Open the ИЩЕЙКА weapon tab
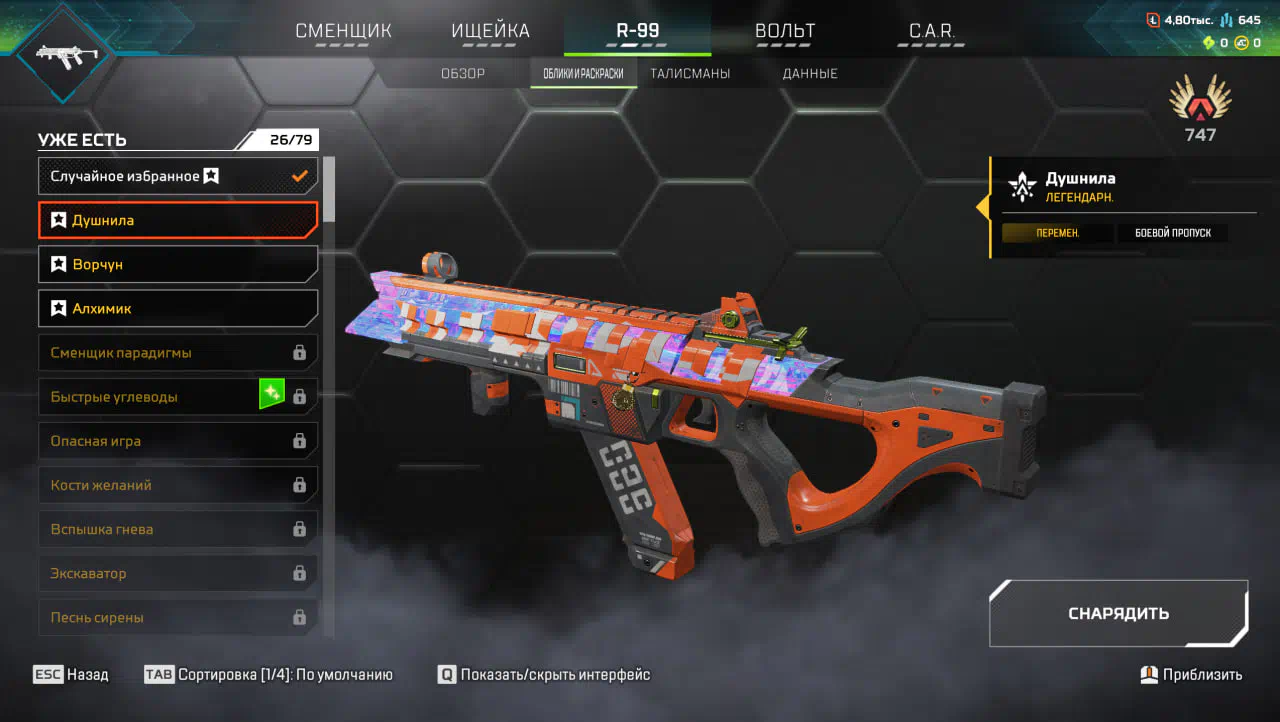This screenshot has width=1280, height=722. point(490,31)
